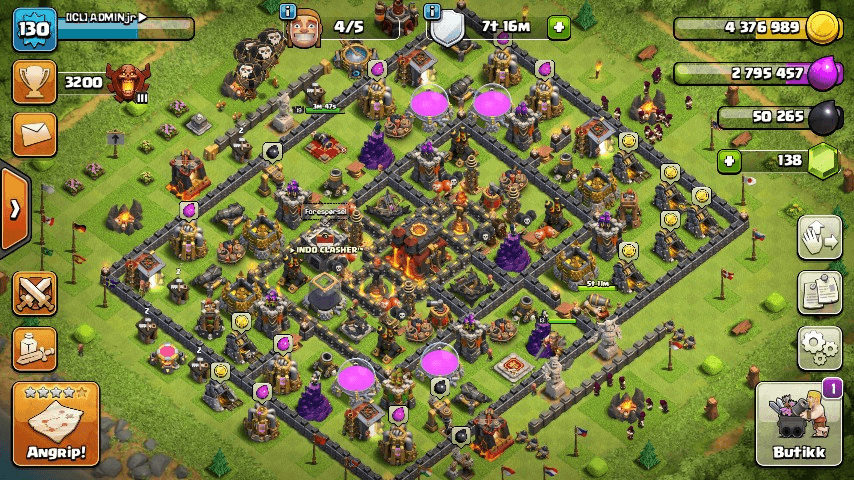Open the army overview sword-and-potion button
The image size is (854, 480).
34,347
